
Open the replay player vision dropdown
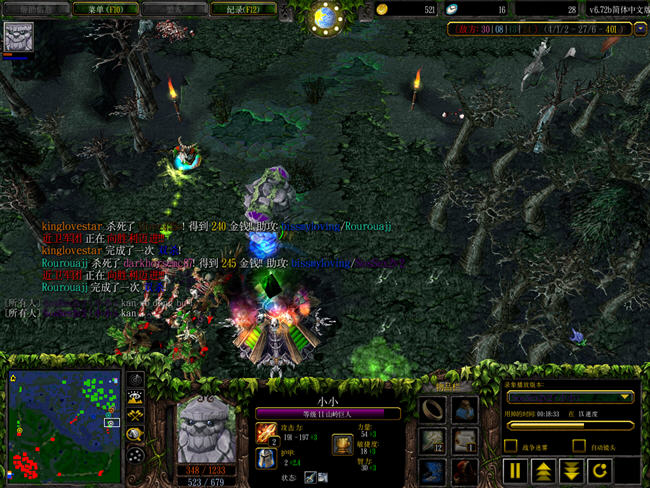[571, 397]
